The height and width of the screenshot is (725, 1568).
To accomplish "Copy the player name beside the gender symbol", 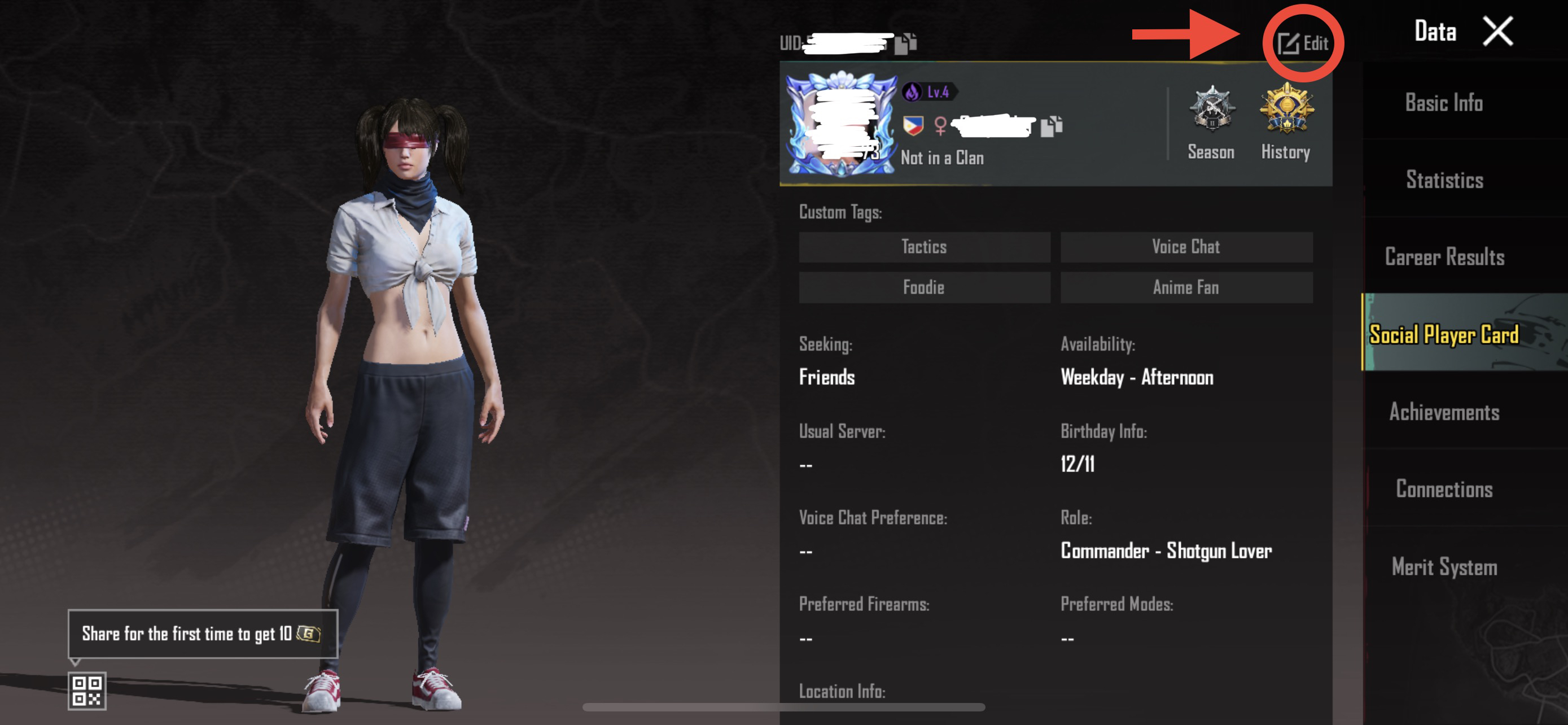I will (1051, 126).
